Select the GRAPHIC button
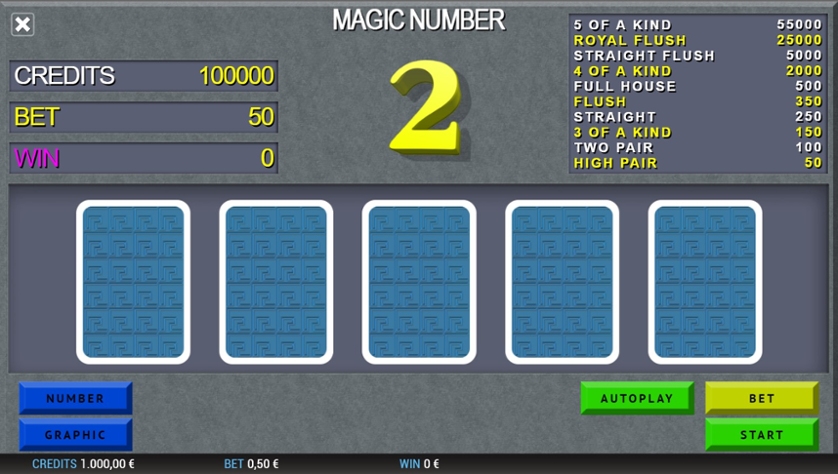Image resolution: width=838 pixels, height=474 pixels. (x=75, y=435)
